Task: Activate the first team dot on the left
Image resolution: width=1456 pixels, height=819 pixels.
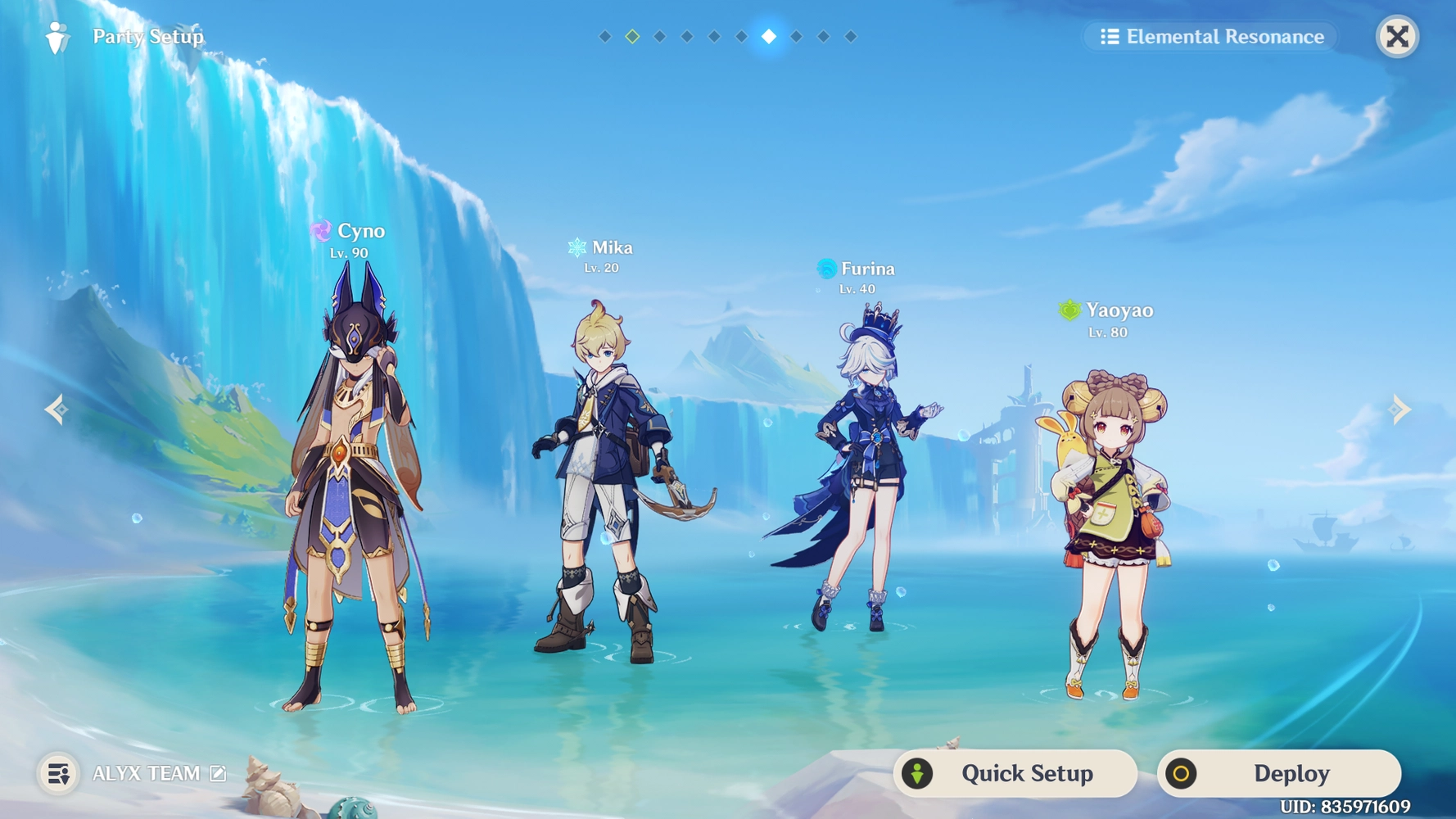Action: 604,36
